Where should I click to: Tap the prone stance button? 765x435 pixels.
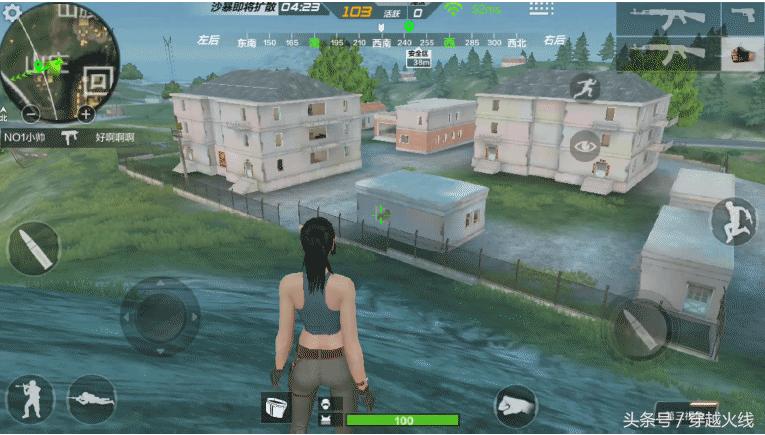point(91,398)
